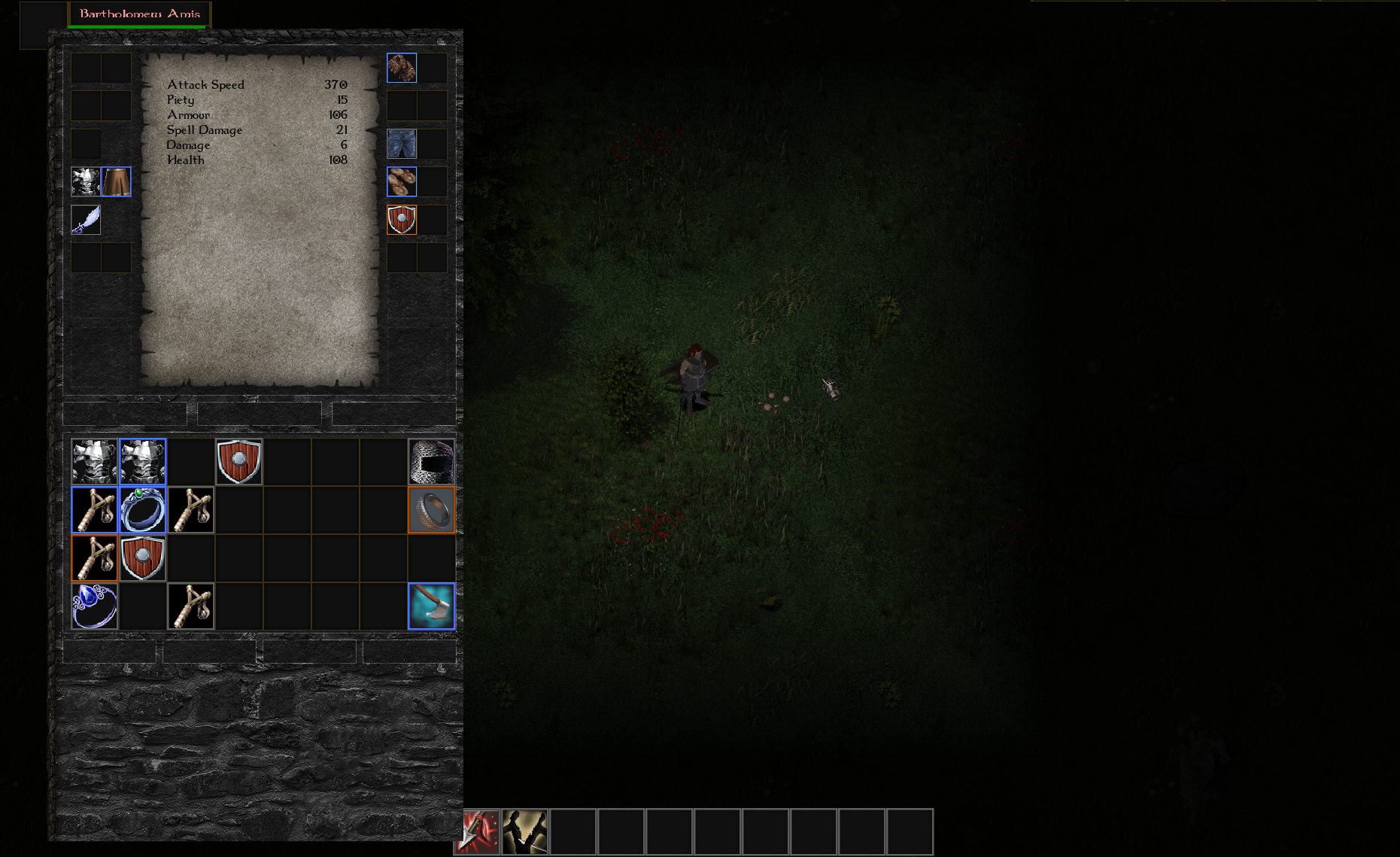Viewport: 1400px width, 857px height.
Task: Activate the red arrowhead attack skill on hotbar
Action: pyautogui.click(x=481, y=831)
